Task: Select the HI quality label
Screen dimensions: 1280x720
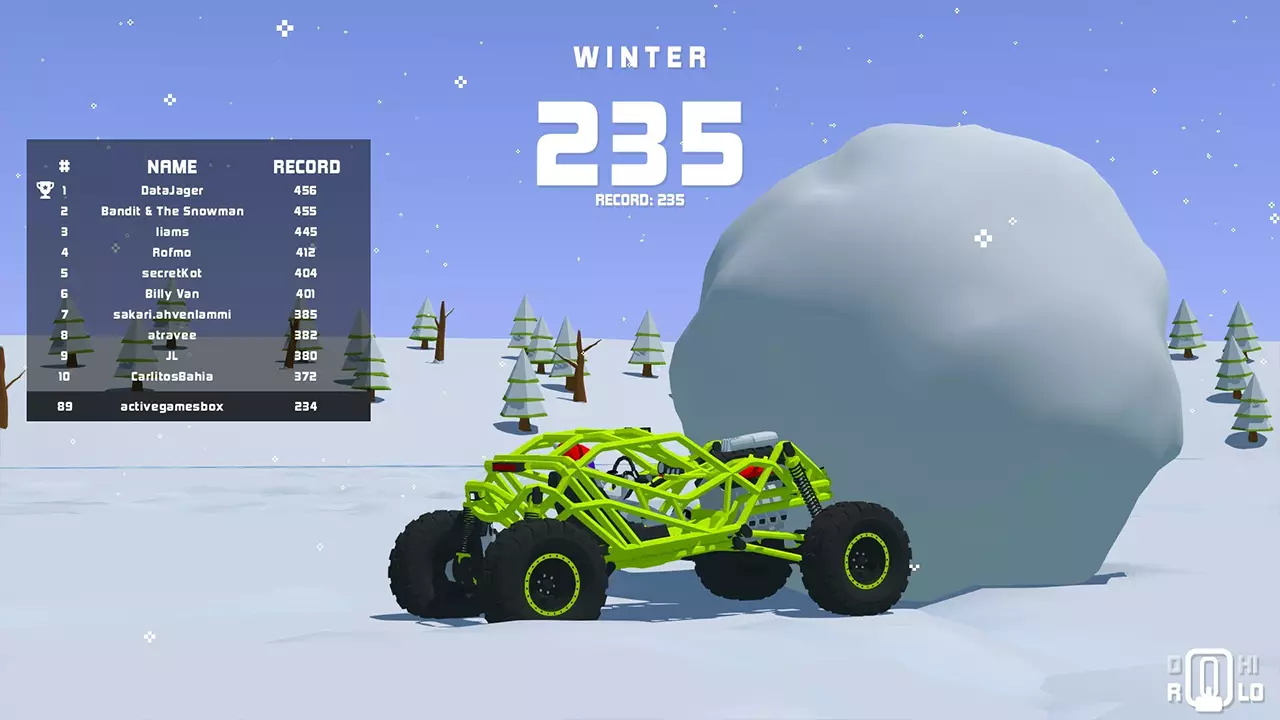Action: (1250, 666)
